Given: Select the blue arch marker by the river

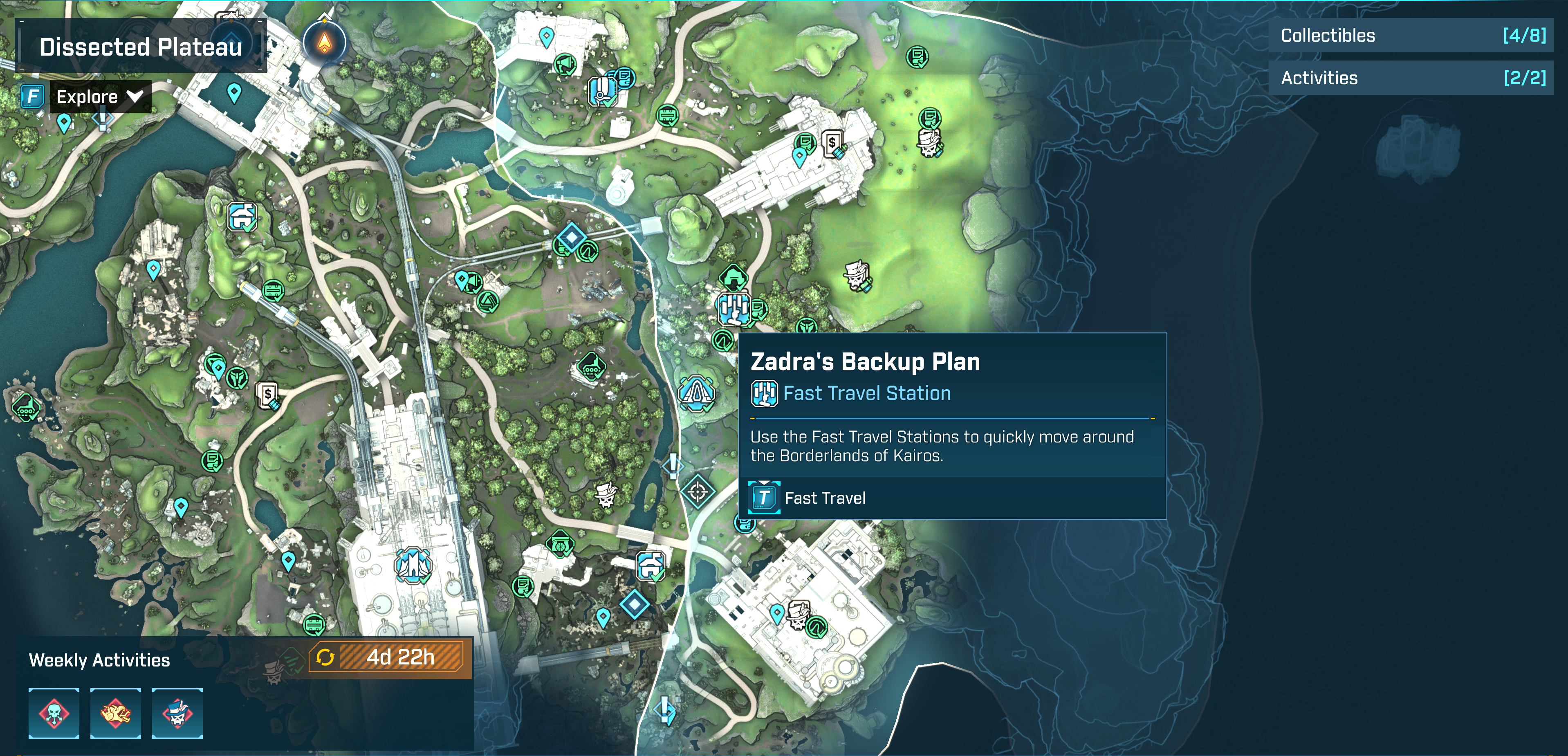Looking at the screenshot, I should coord(696,393).
